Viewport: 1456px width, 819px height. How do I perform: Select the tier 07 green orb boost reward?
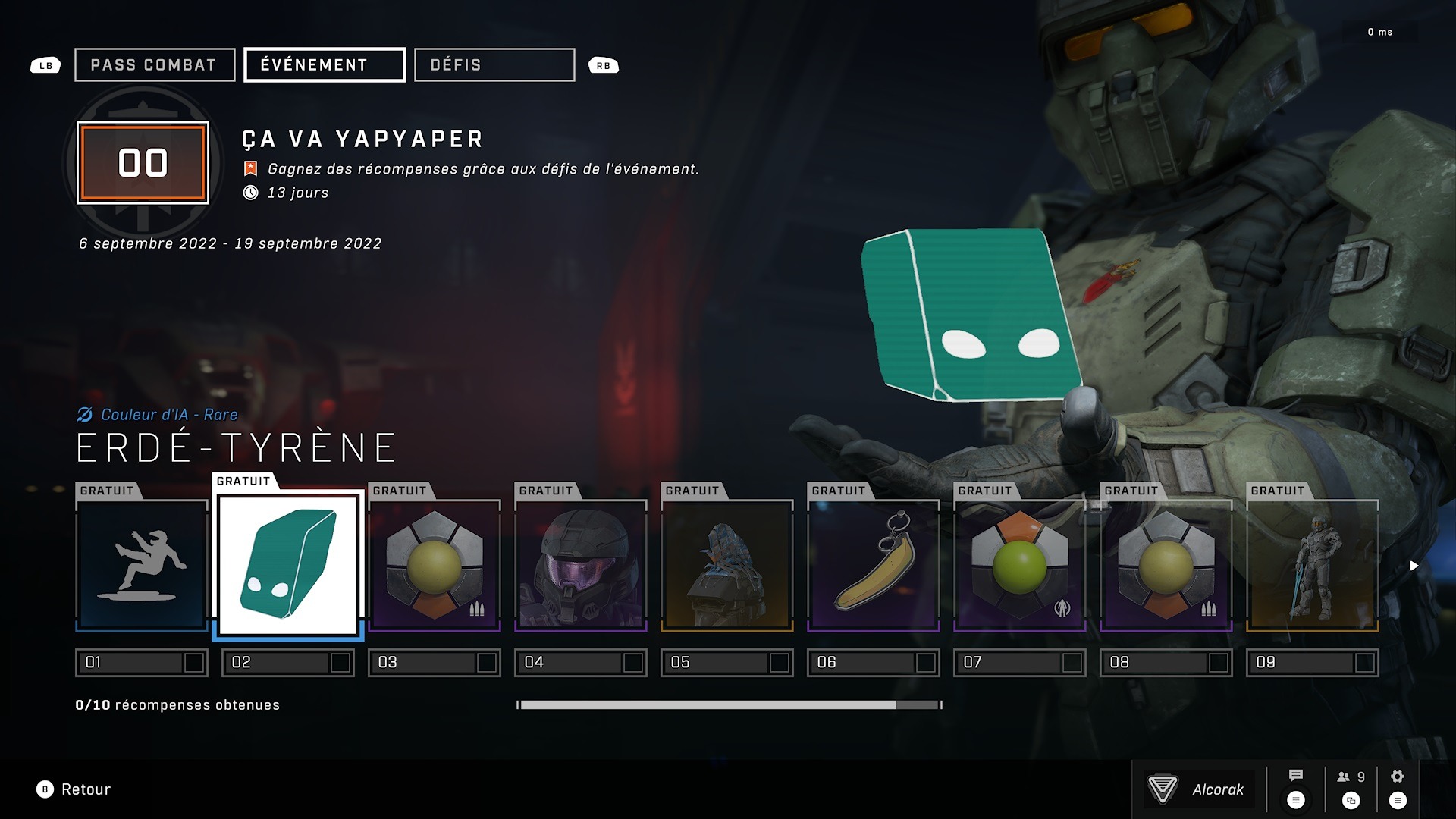pos(1020,566)
